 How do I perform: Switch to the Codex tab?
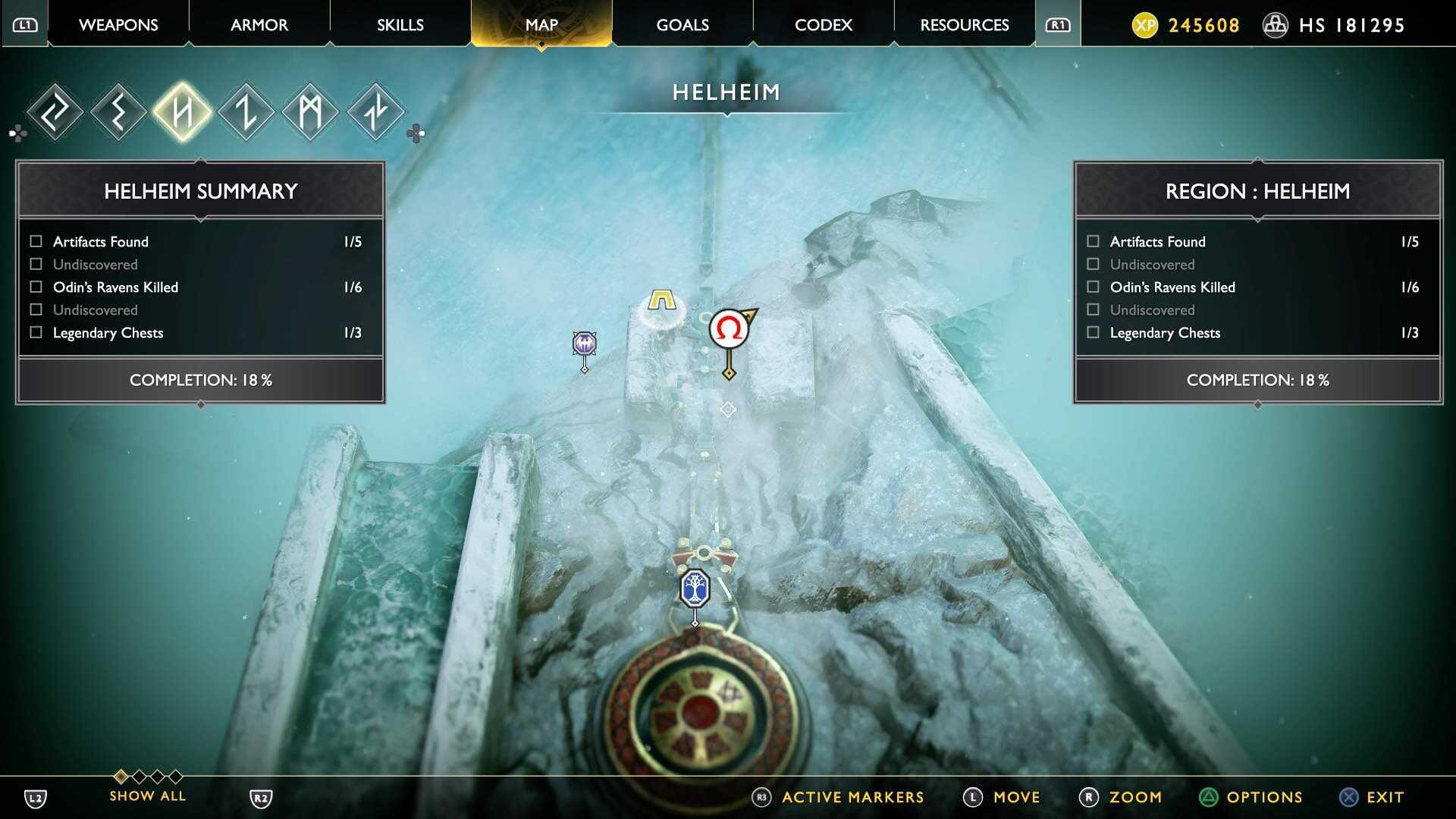coord(823,25)
